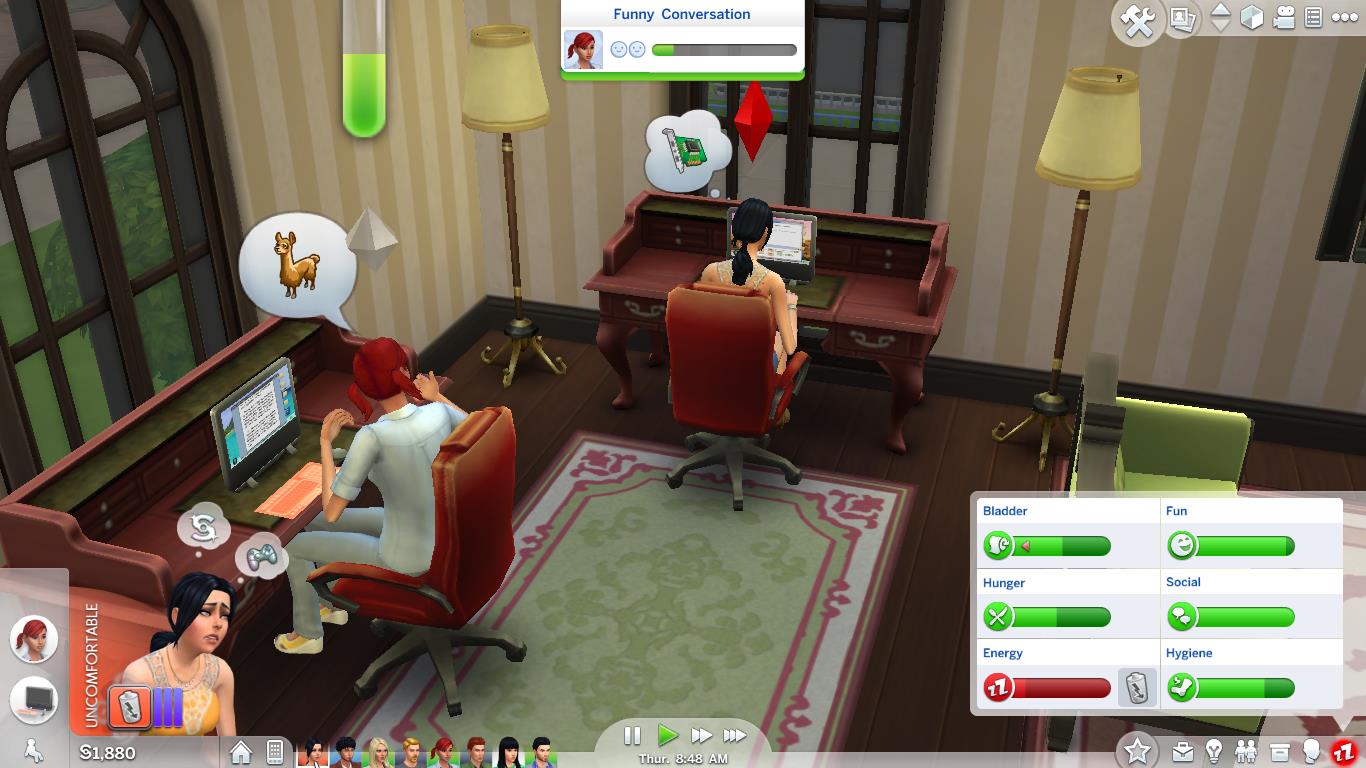
Task: Hide the Needs panel via red Zzz icon
Action: pos(1344,752)
